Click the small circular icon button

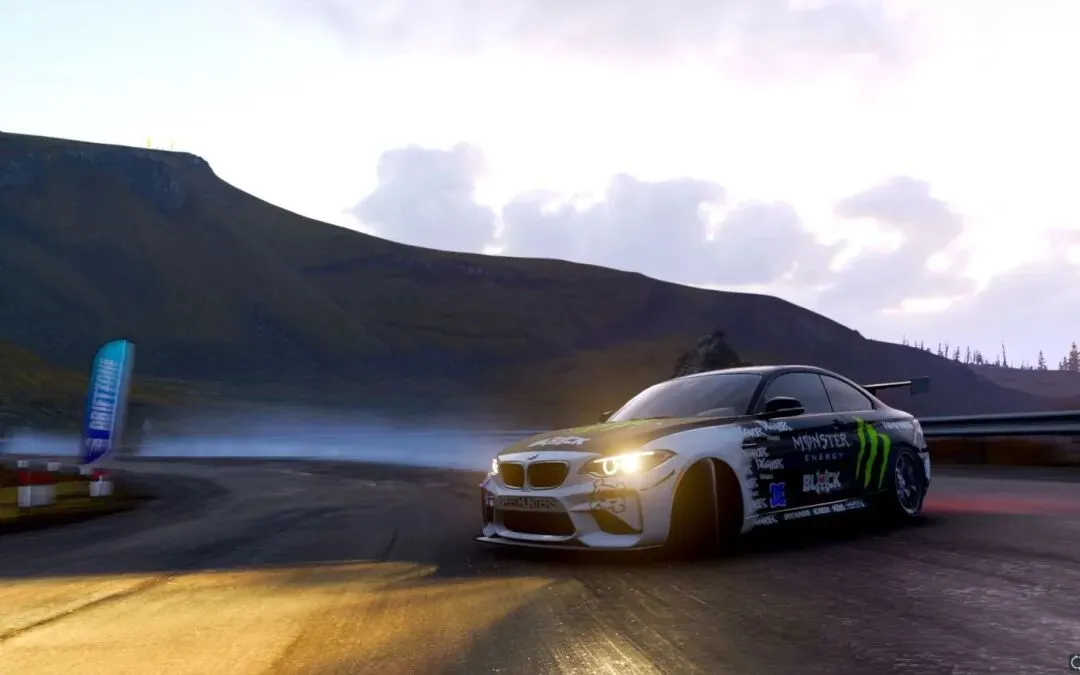[x=1074, y=662]
